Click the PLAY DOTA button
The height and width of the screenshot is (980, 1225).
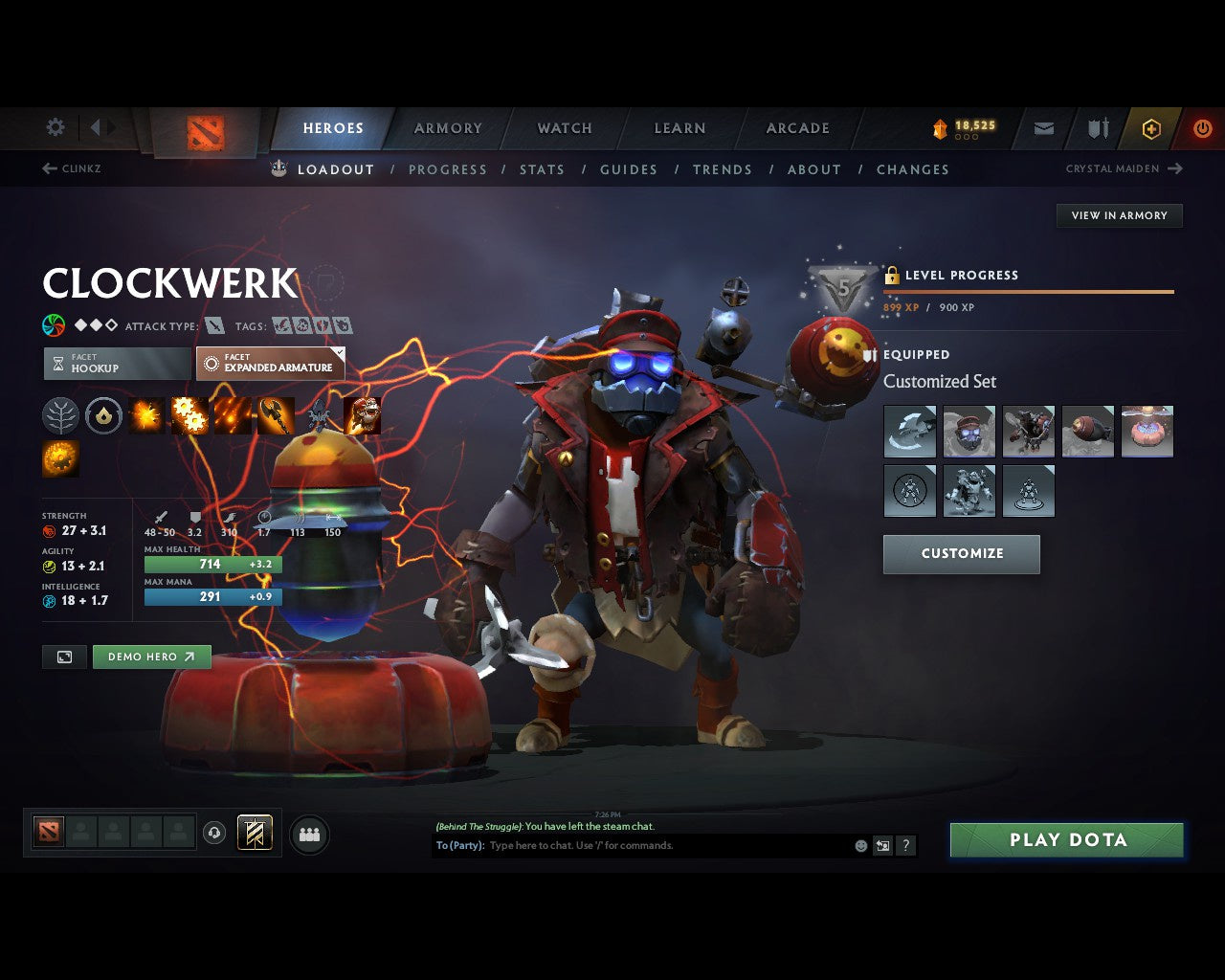1066,839
